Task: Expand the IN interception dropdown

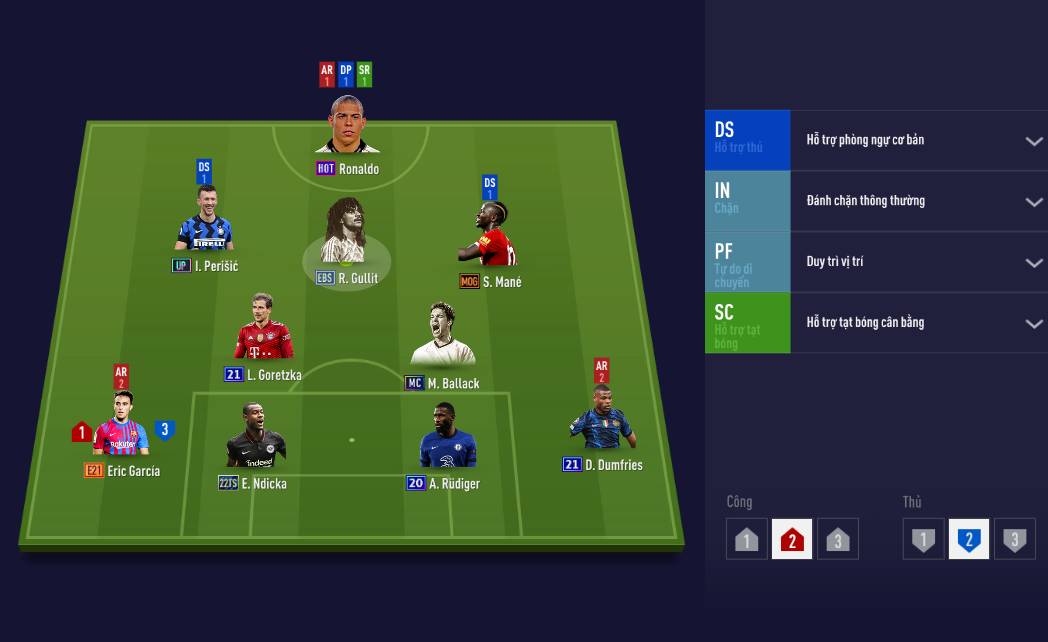Action: [x=1034, y=202]
